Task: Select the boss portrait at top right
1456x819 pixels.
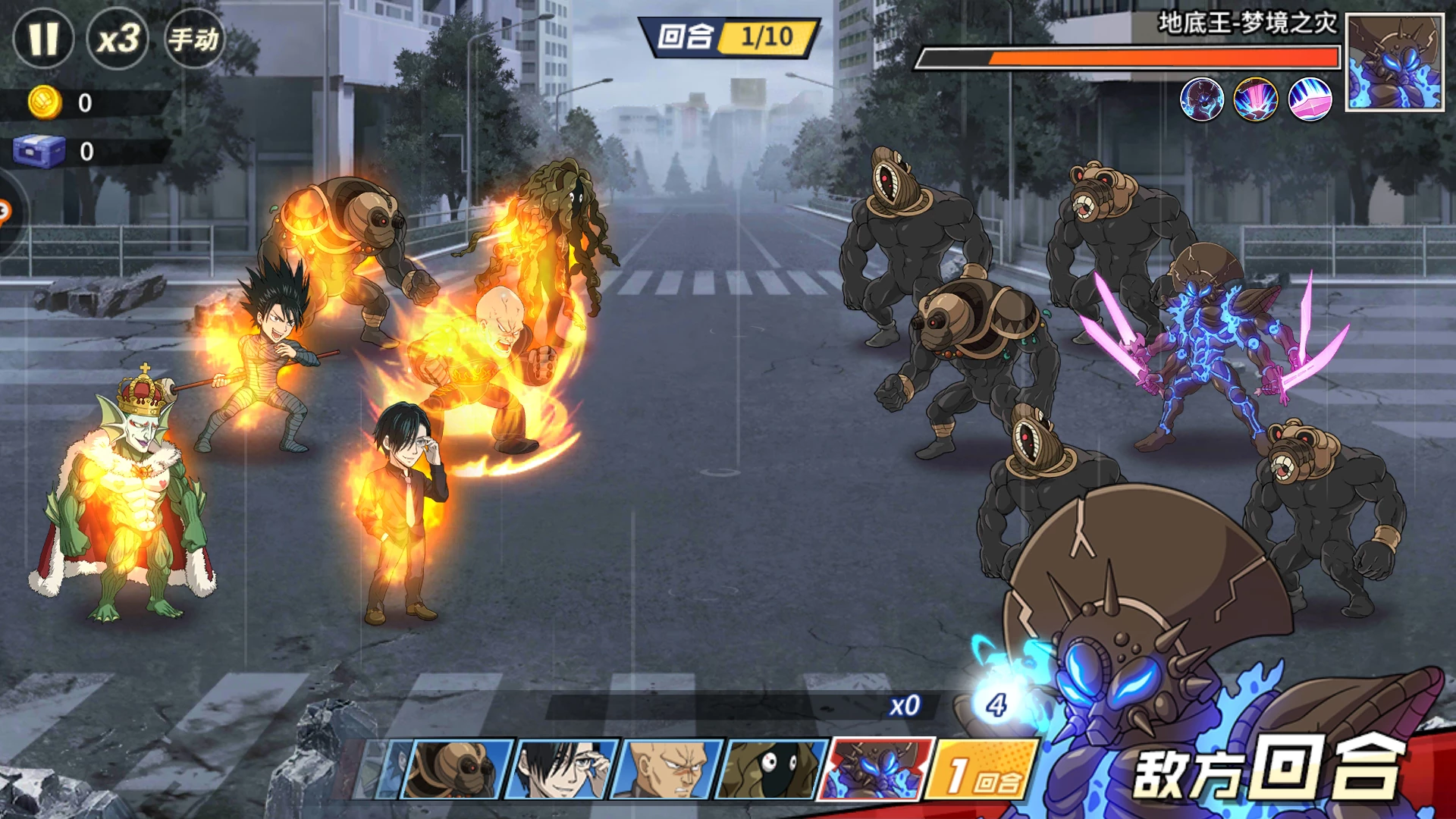Action: coord(1394,64)
